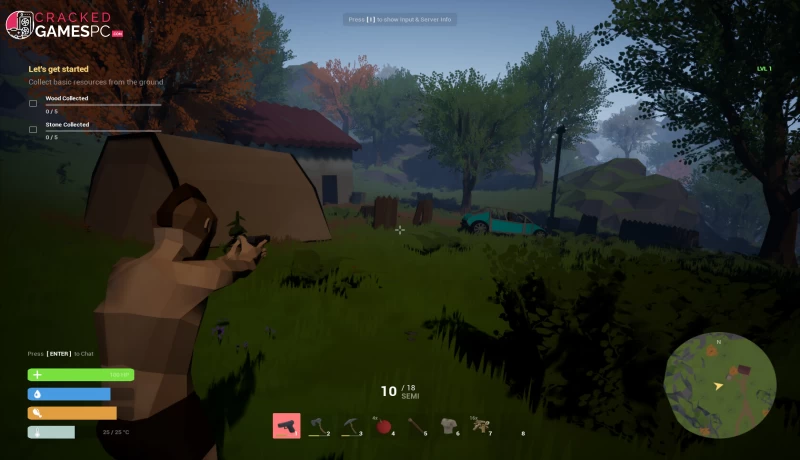Click the Cracked Games PC watermark logo
800x460 pixels.
pyautogui.click(x=64, y=24)
